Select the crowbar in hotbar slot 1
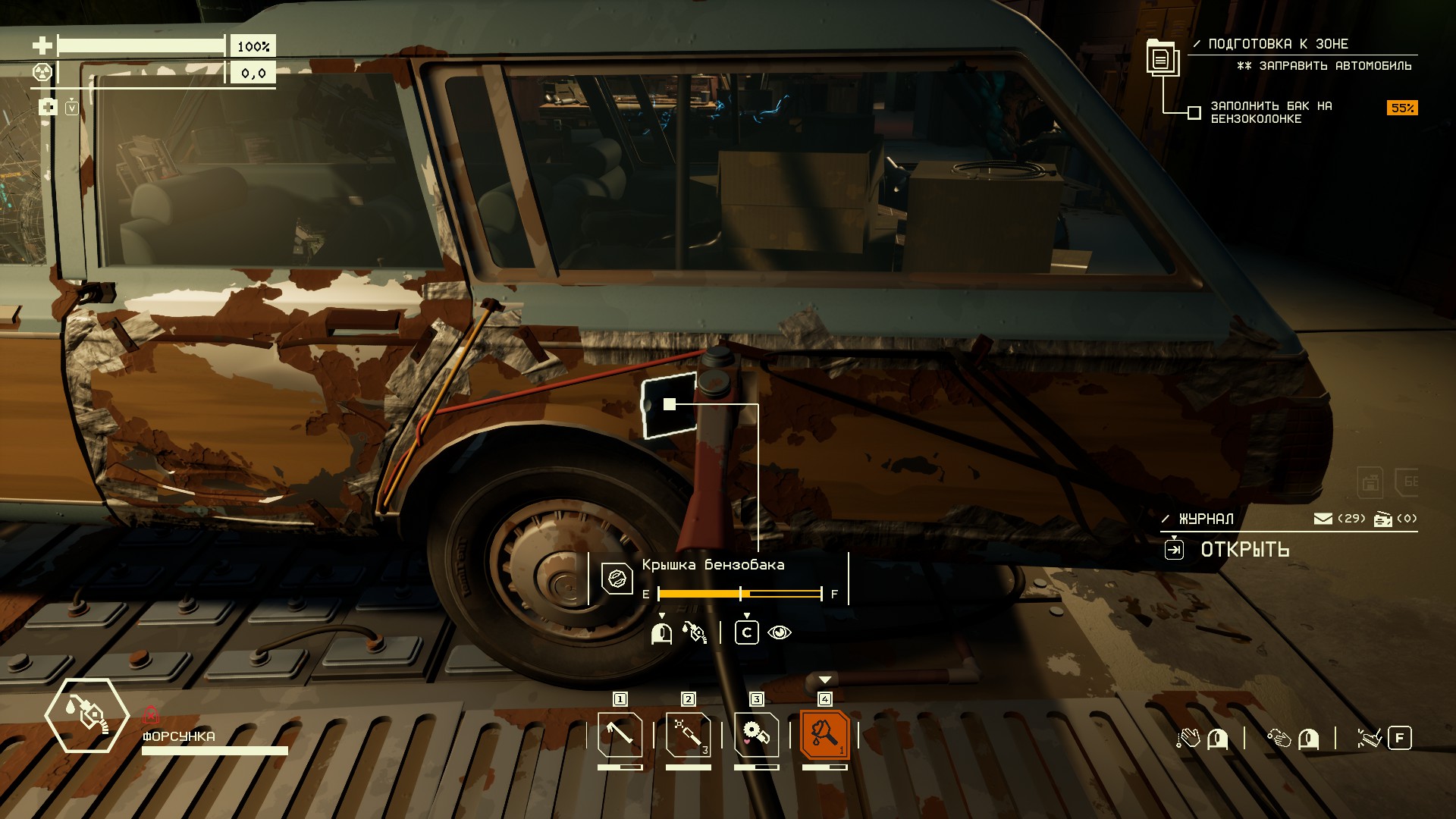1456x819 pixels. [x=620, y=734]
